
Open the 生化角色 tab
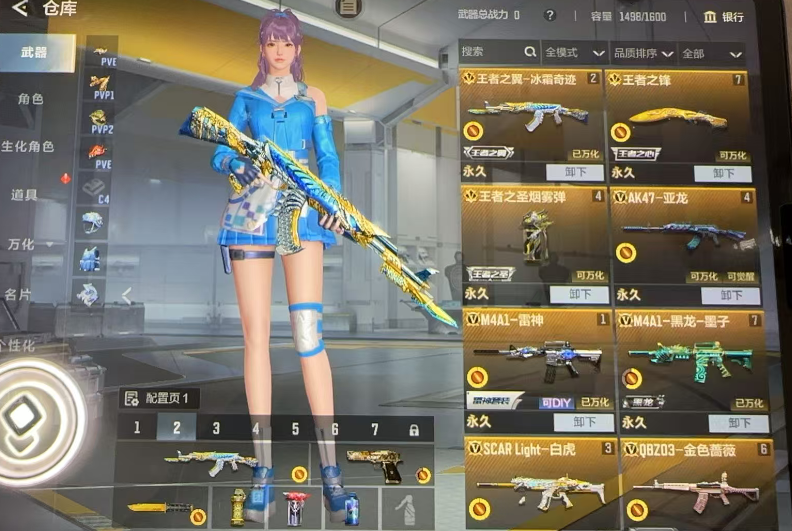point(27,146)
